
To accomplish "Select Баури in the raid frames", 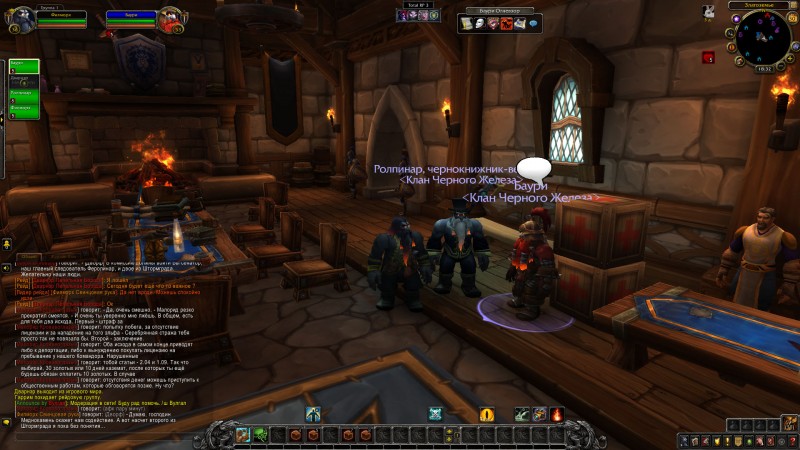I will tap(22, 66).
